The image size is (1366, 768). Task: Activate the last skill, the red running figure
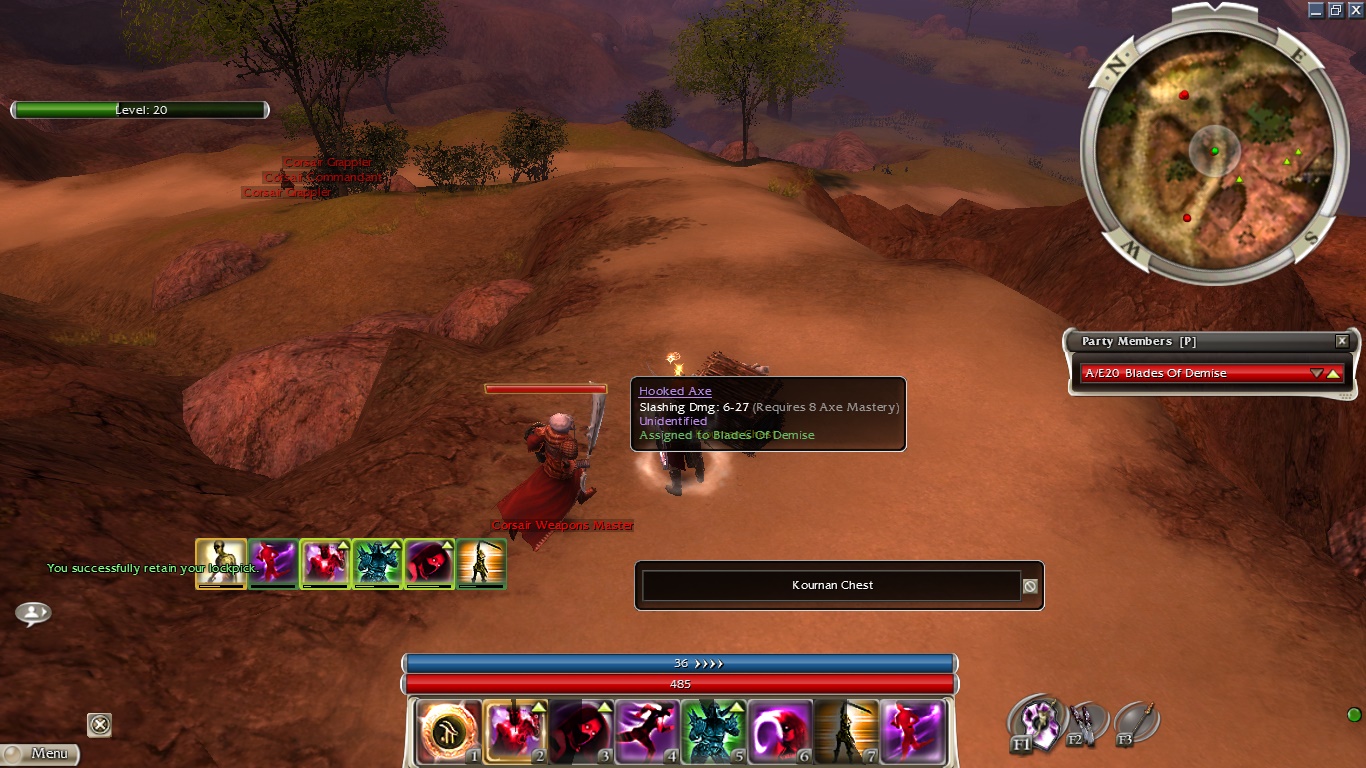pyautogui.click(x=912, y=731)
